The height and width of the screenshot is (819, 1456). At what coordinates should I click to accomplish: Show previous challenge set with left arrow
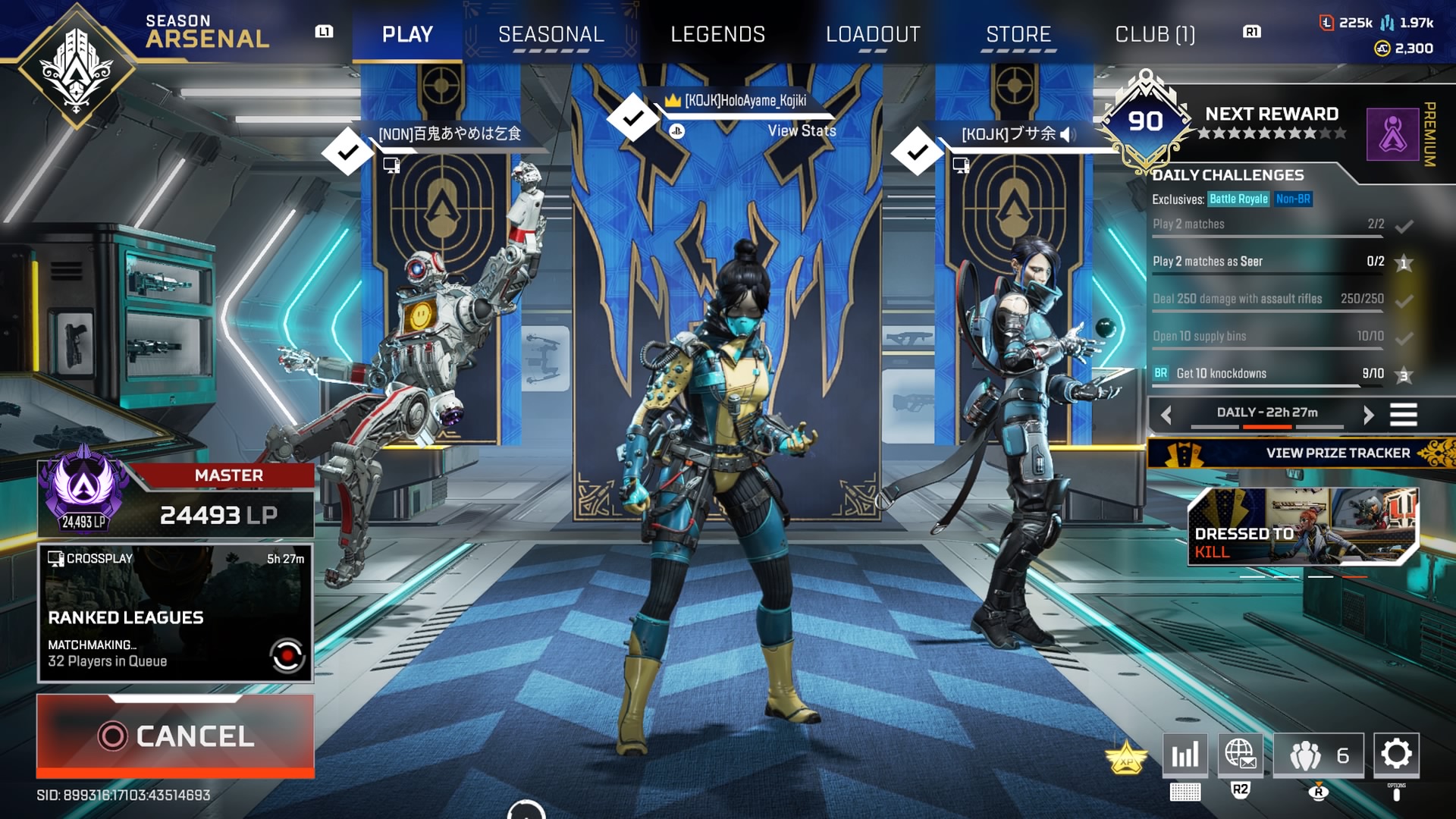click(x=1166, y=414)
